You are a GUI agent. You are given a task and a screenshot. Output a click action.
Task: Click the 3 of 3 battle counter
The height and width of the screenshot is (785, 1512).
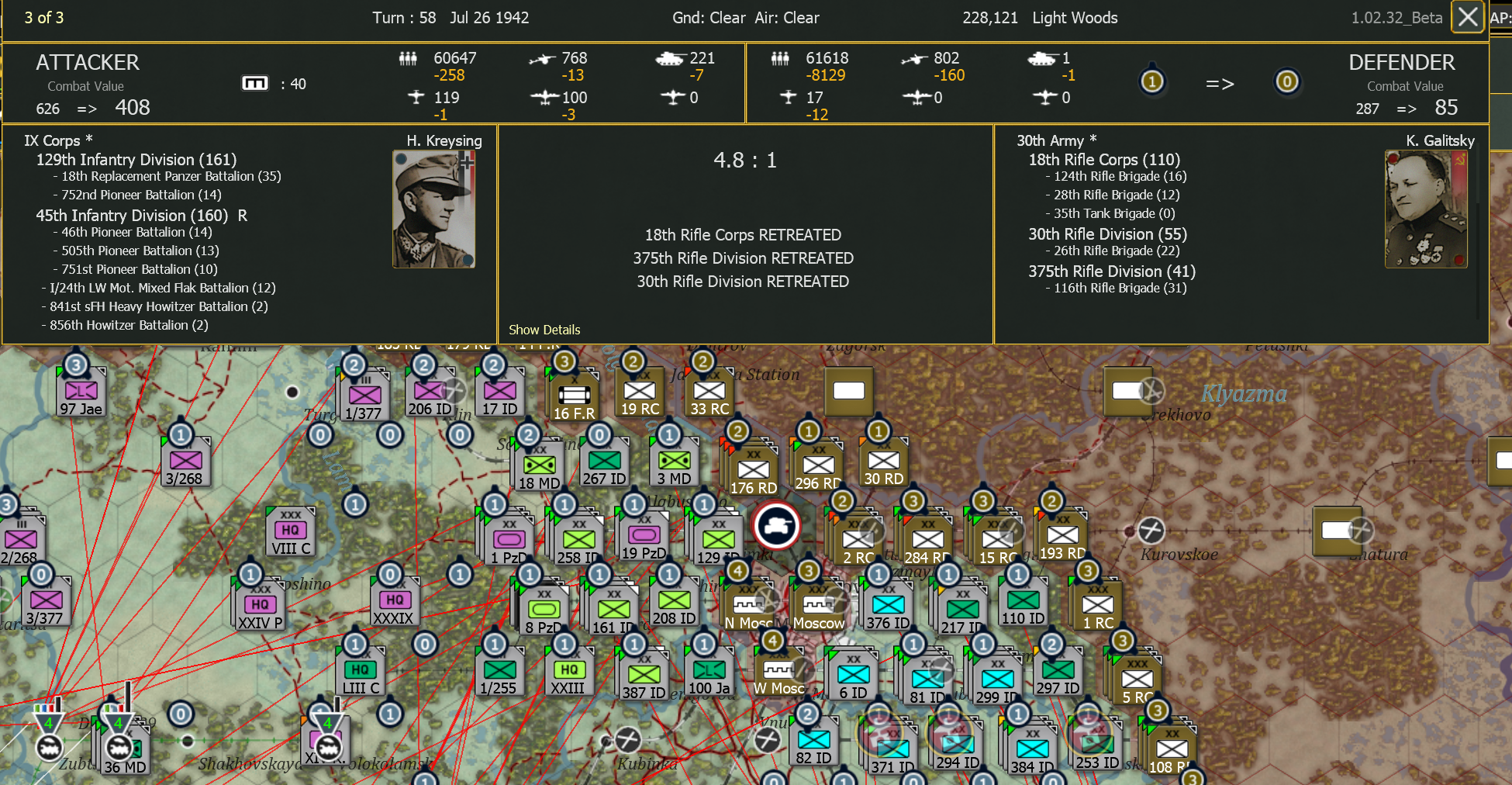click(44, 17)
